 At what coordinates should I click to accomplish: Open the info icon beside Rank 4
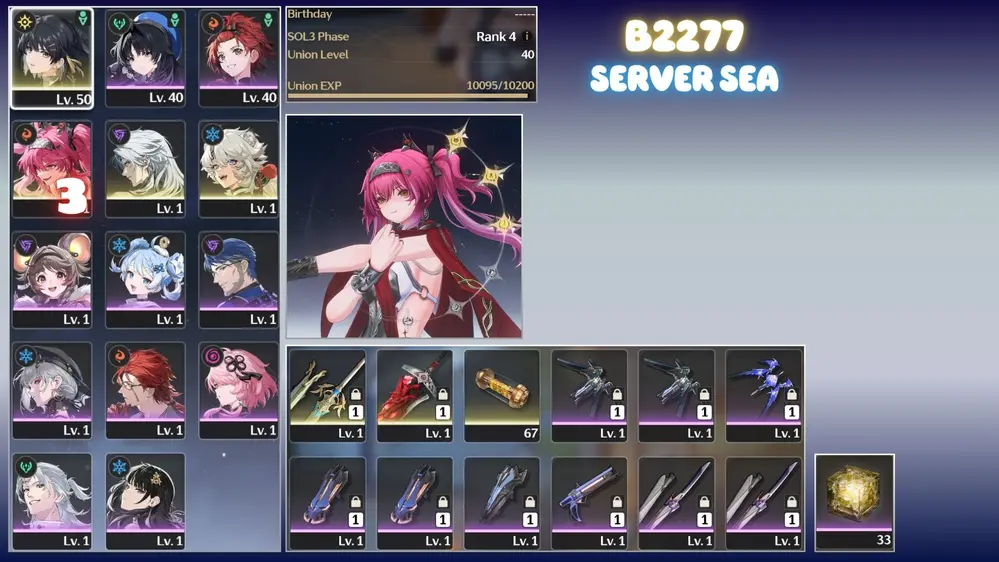[527, 37]
